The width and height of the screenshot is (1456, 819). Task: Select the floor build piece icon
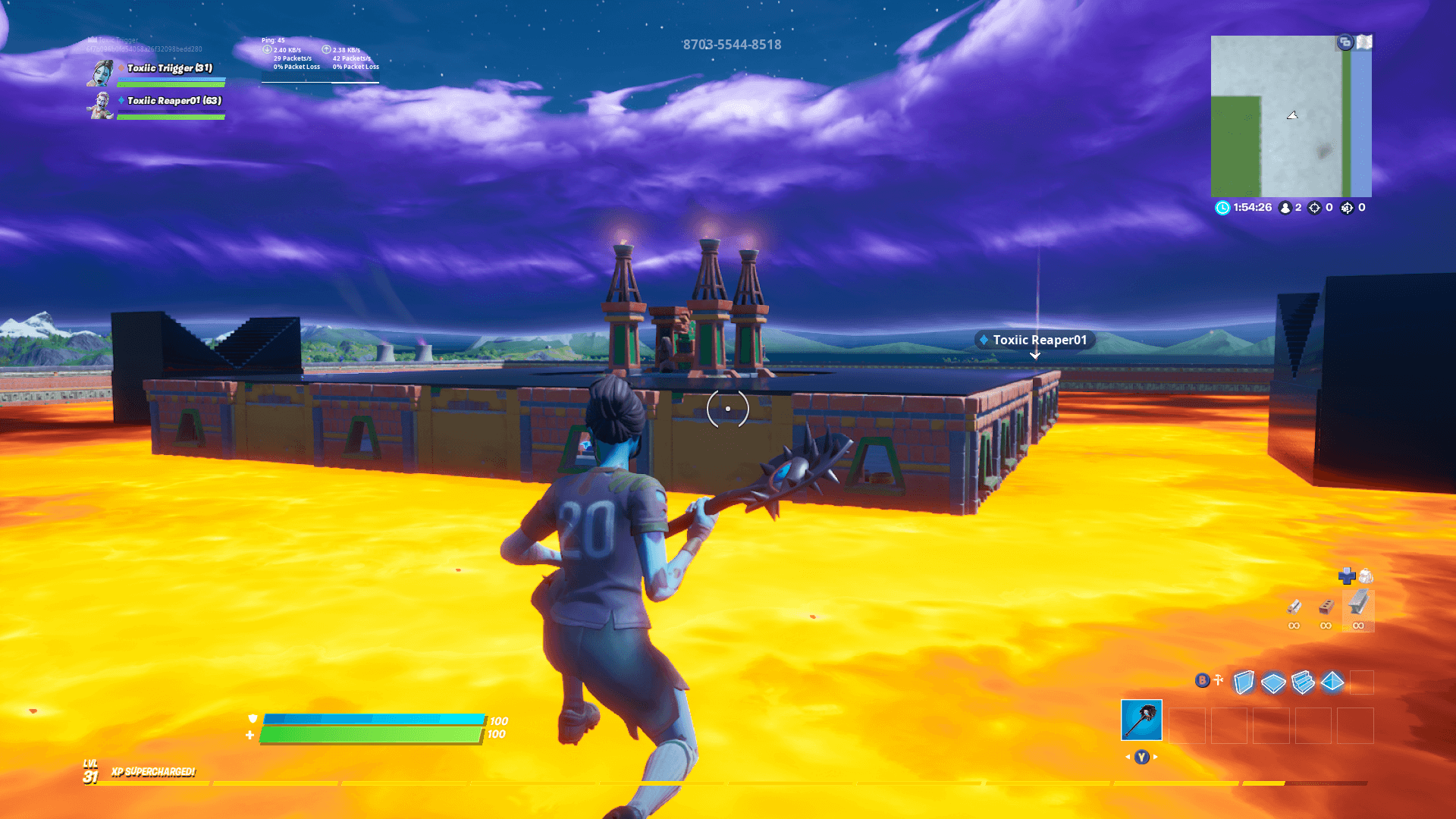pos(1273,682)
